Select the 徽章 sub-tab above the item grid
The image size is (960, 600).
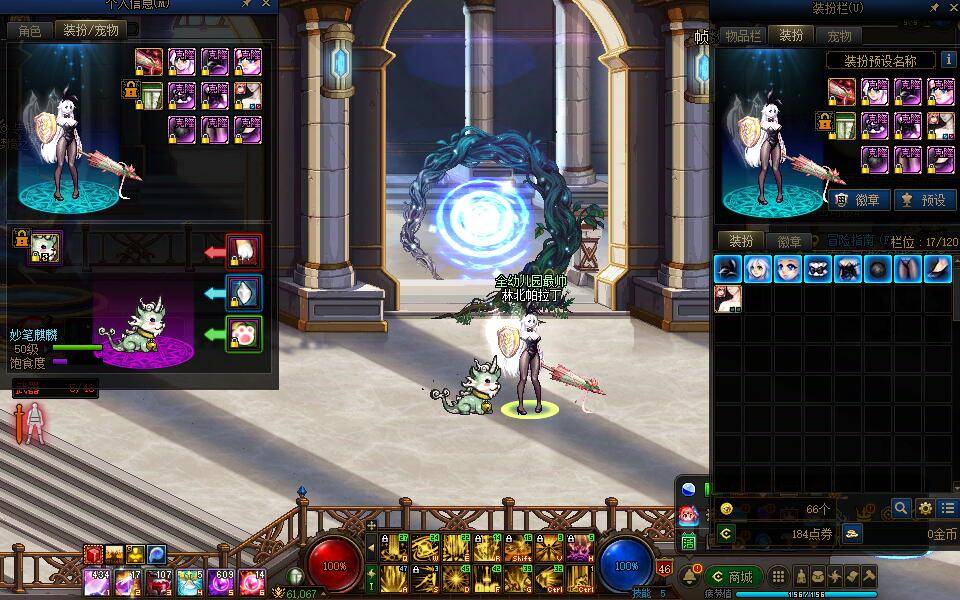(x=789, y=241)
